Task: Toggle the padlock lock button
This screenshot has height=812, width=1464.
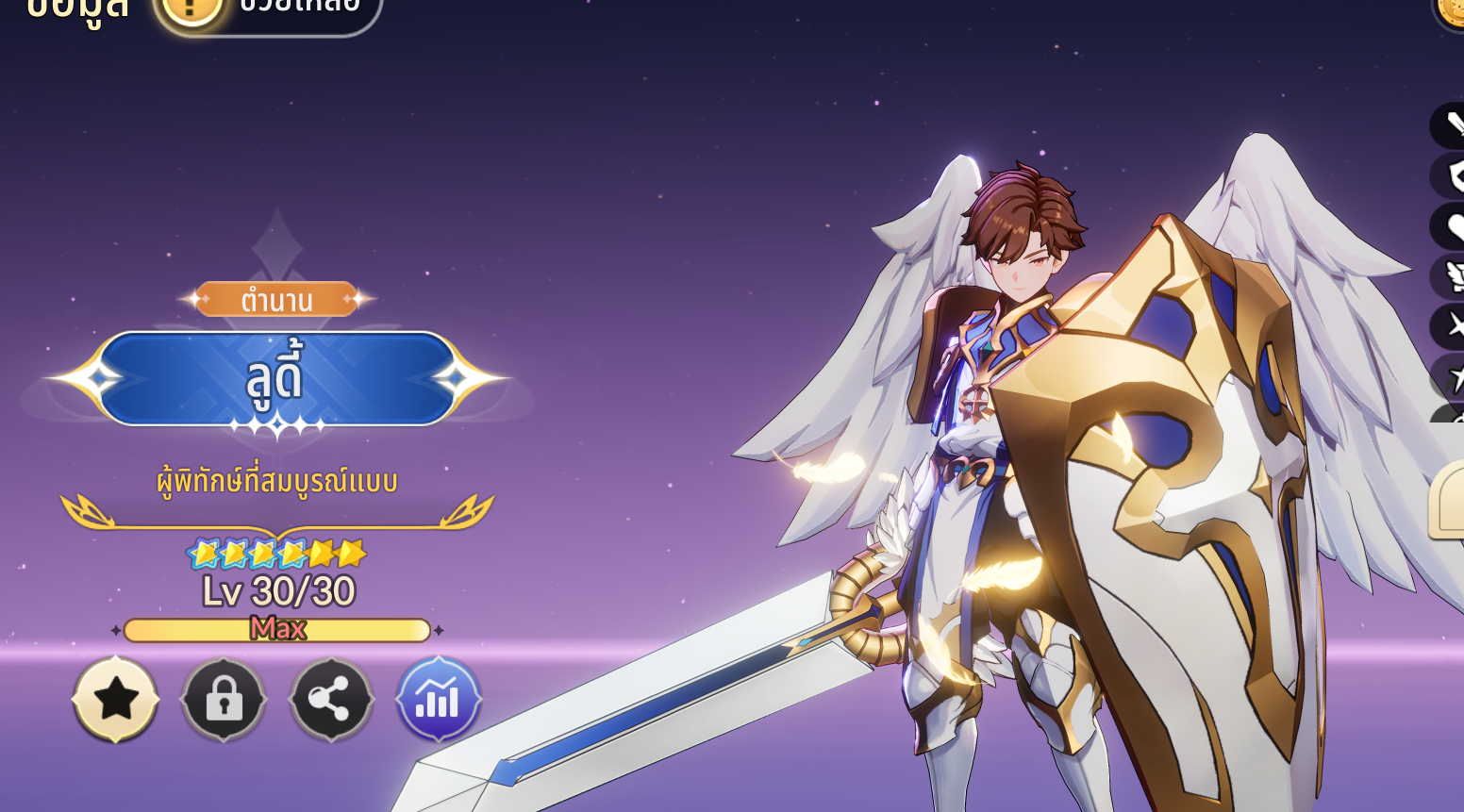Action: tap(224, 700)
